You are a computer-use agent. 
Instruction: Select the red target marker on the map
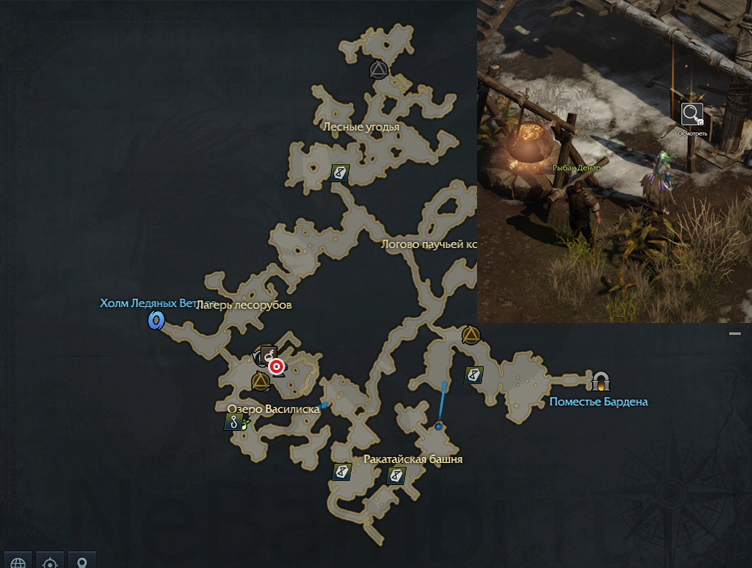pos(277,367)
